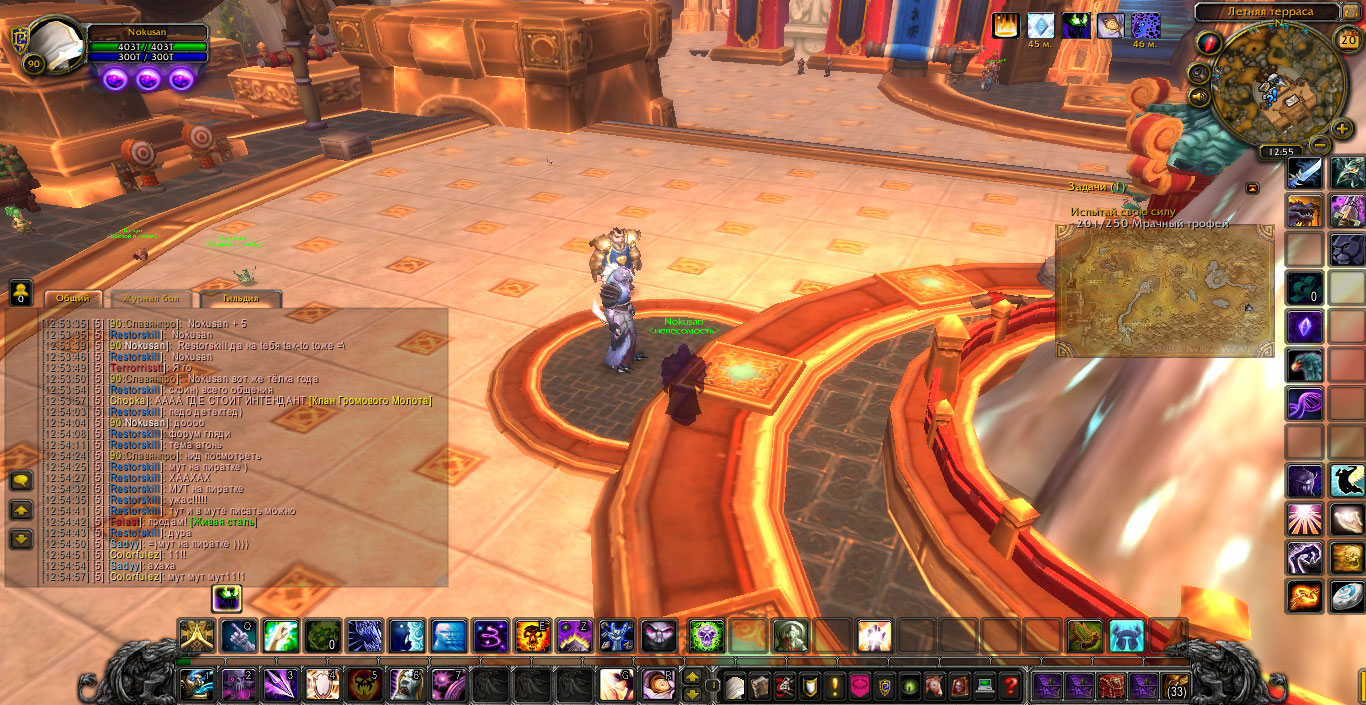Select the Гильдия chat tab
This screenshot has width=1366, height=705.
point(240,298)
